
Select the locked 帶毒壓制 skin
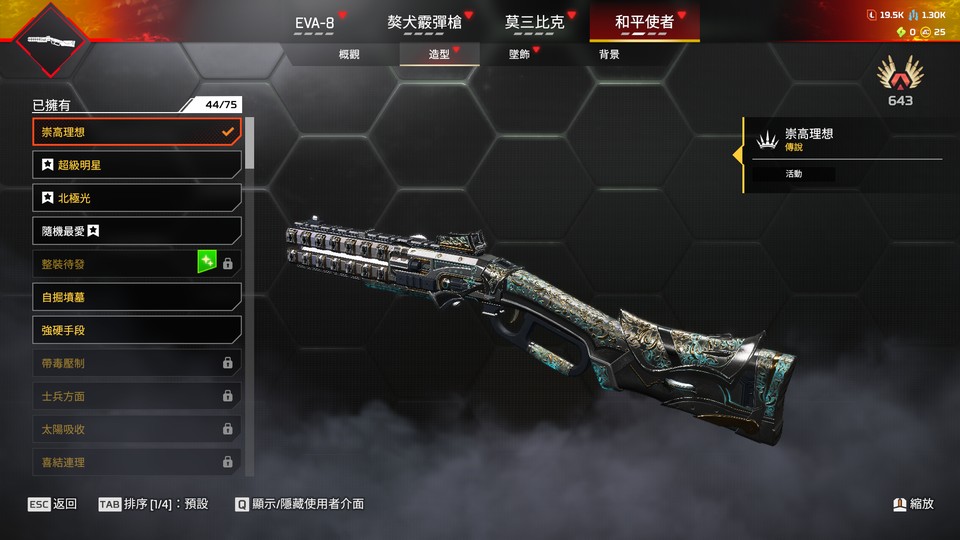click(137, 363)
